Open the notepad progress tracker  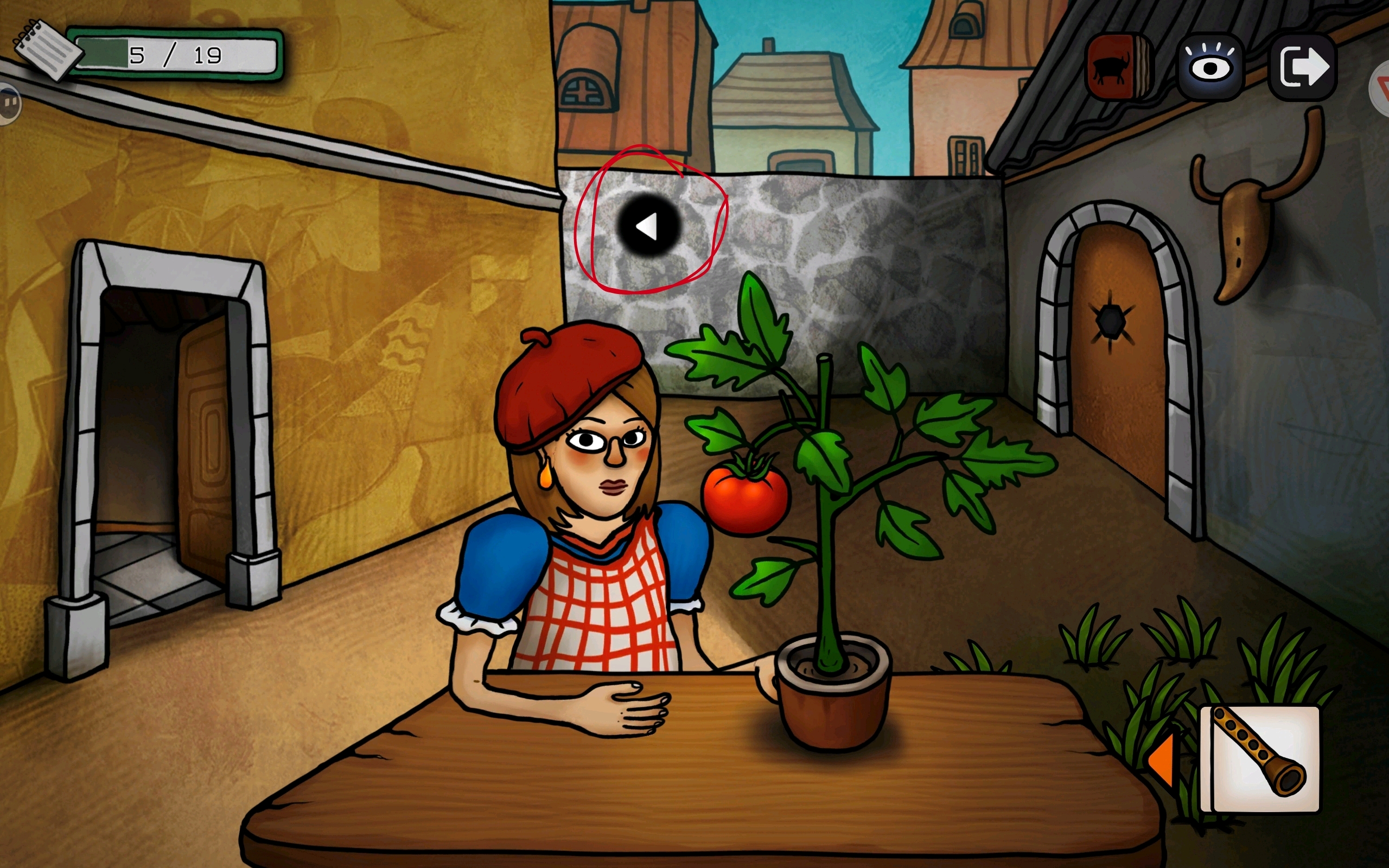tap(47, 50)
